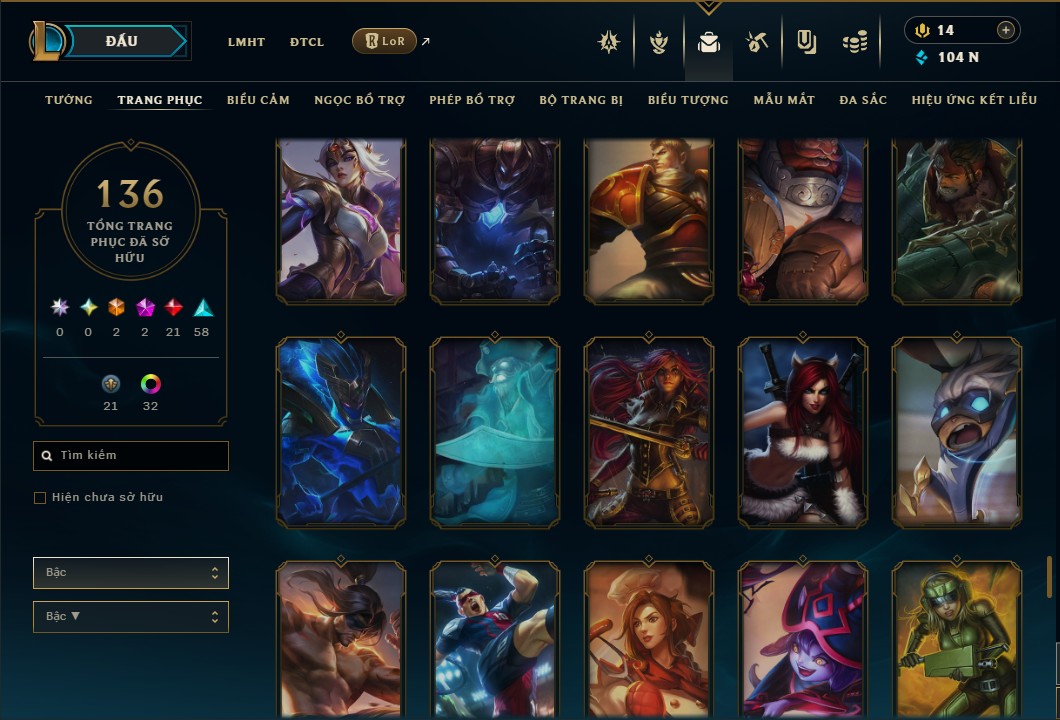Viewport: 1060px width, 720px height.
Task: Open the Bậc ▼ sort dropdown
Action: [x=131, y=616]
